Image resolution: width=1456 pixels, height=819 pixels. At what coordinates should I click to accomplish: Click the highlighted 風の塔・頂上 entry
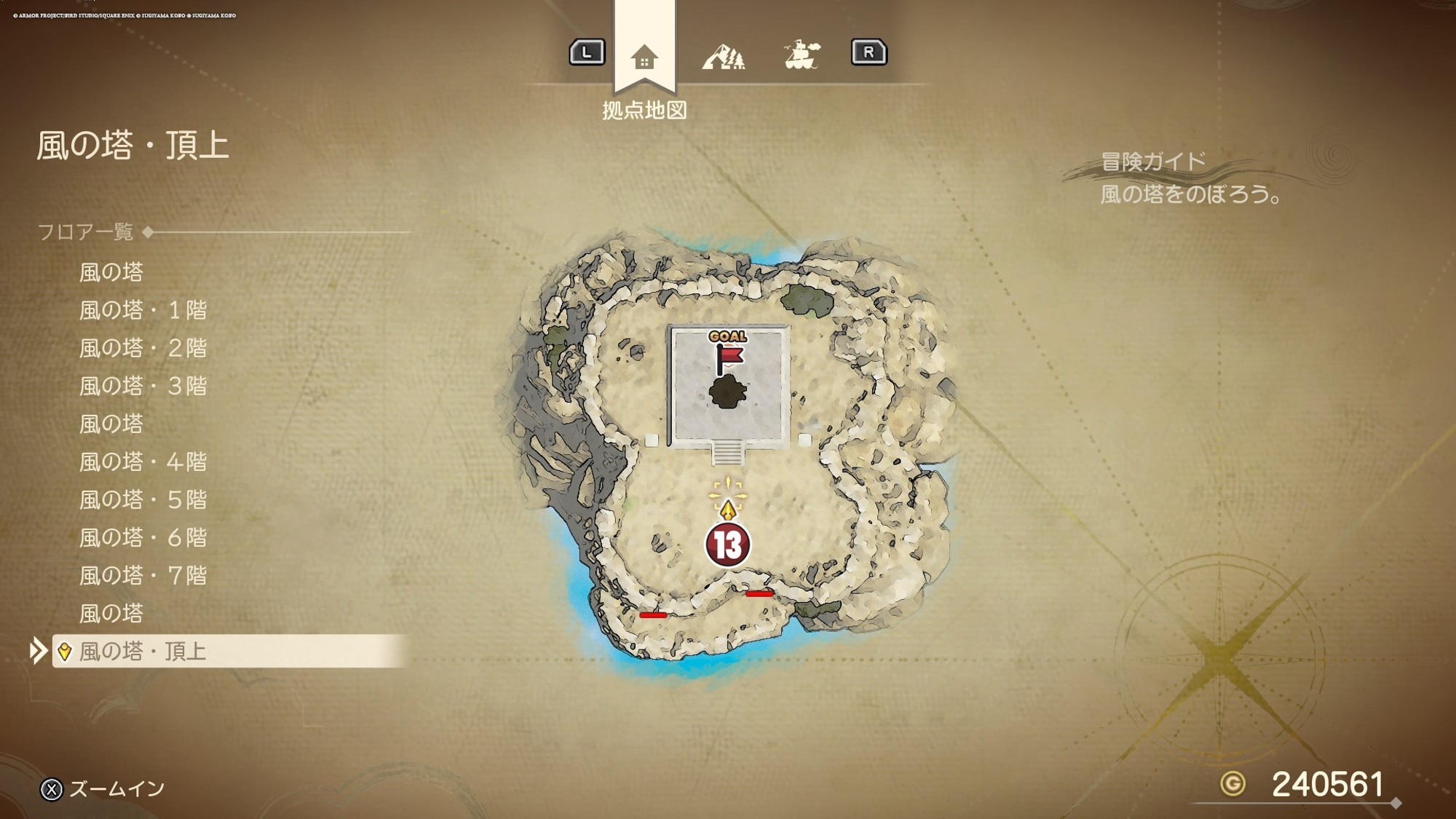[x=143, y=652]
